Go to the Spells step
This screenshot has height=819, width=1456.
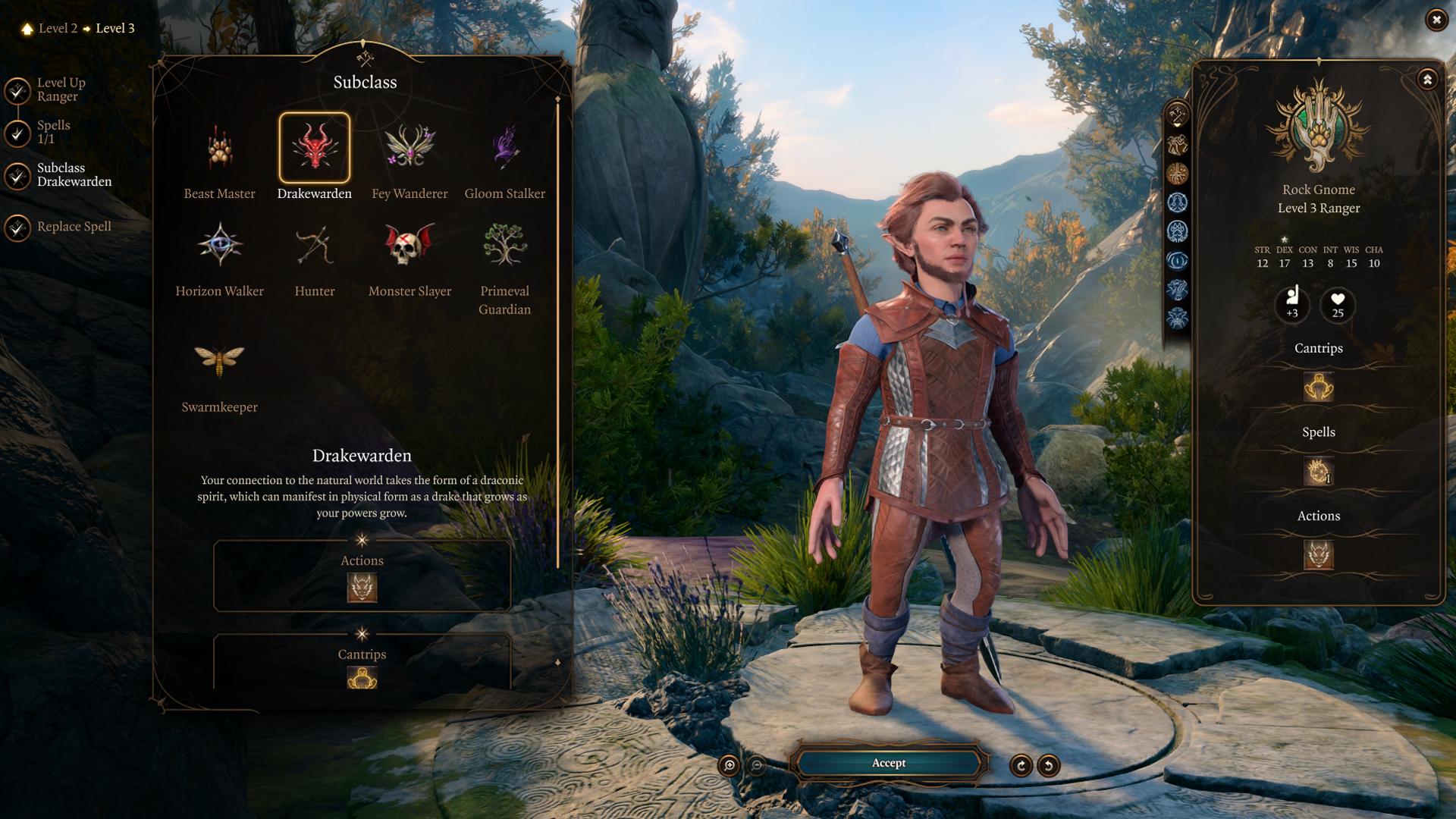click(53, 132)
